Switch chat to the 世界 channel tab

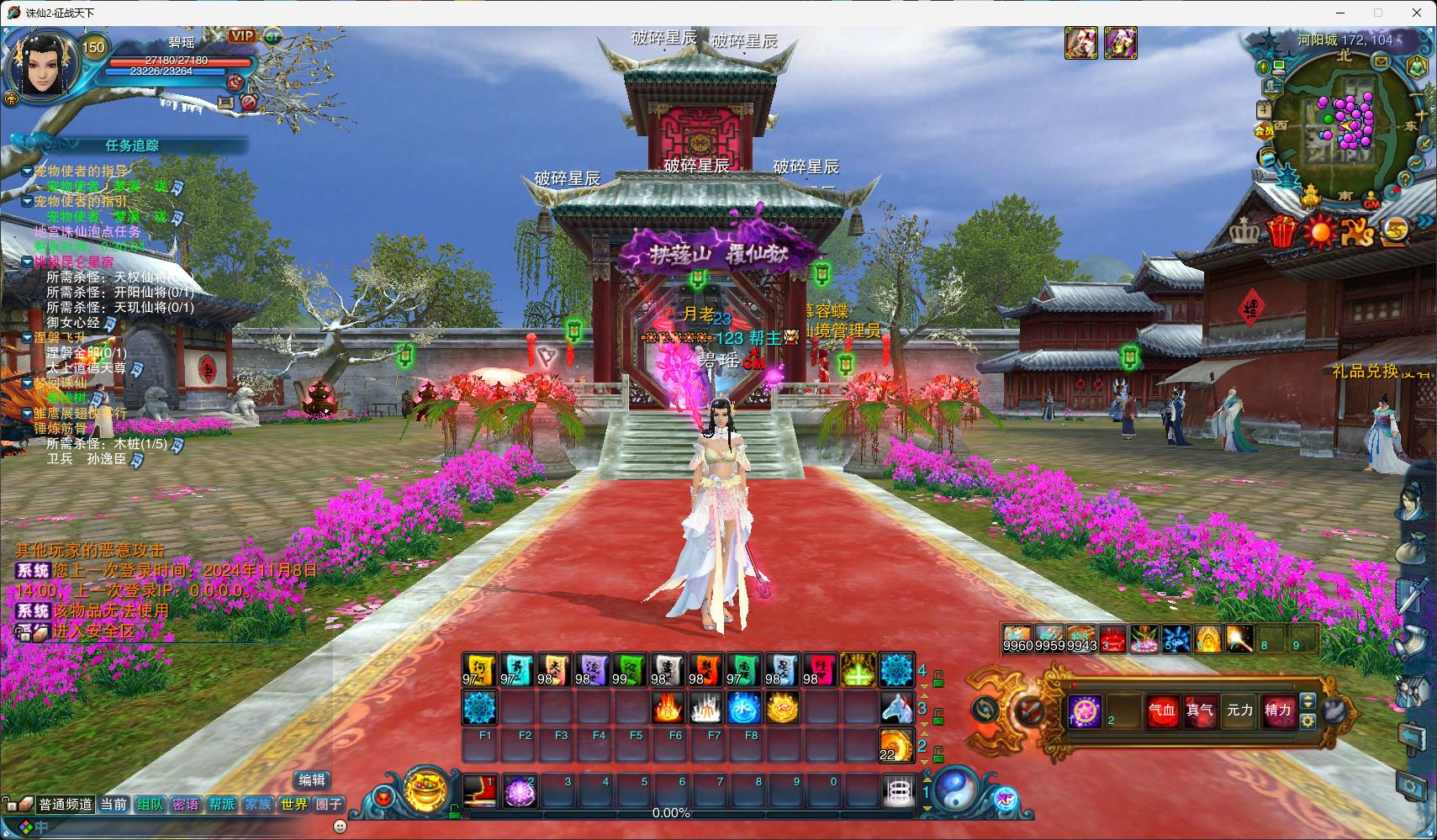pyautogui.click(x=293, y=805)
